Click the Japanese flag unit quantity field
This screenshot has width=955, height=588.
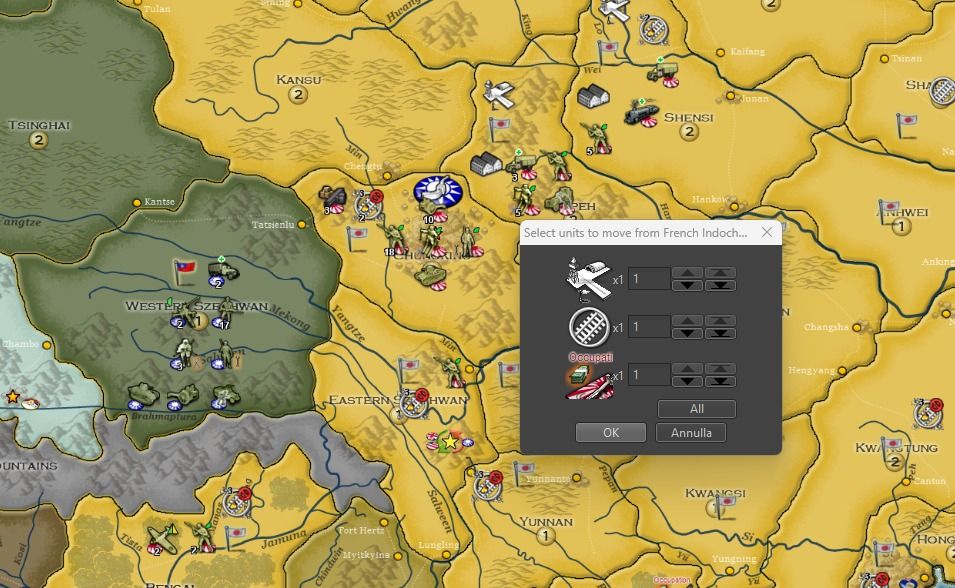[x=649, y=375]
